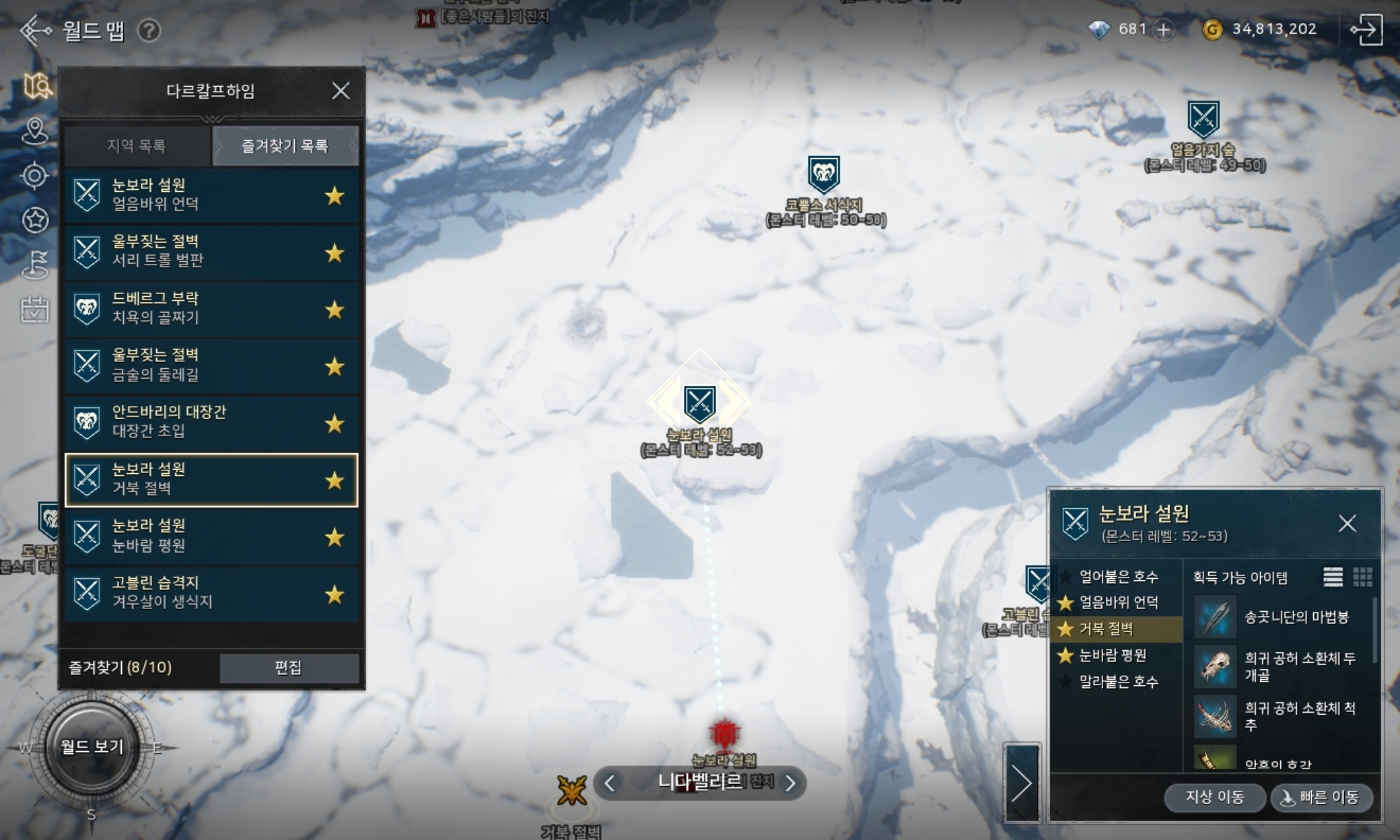The height and width of the screenshot is (840, 1400).
Task: Start 지상 이동 ground travel
Action: click(1214, 797)
